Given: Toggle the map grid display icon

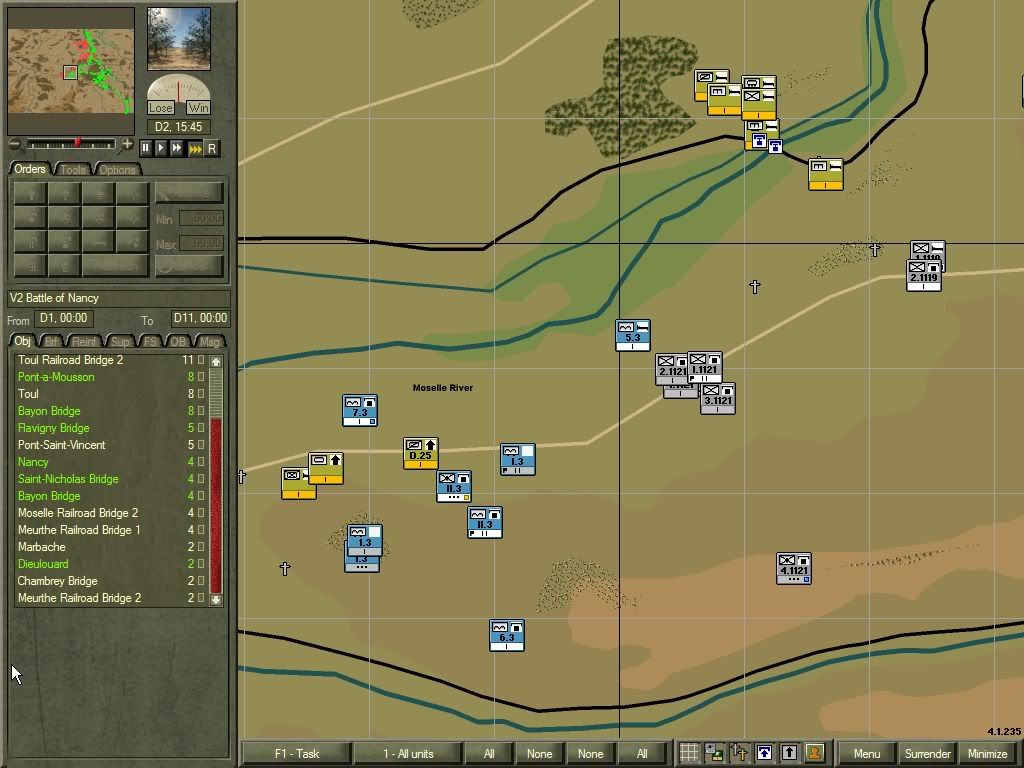Looking at the screenshot, I should [689, 753].
